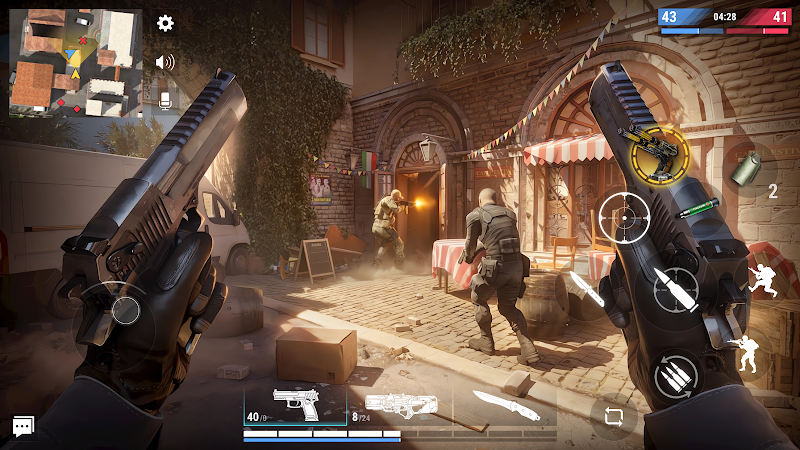The image size is (800, 450).
Task: Aim with the crosshair scope button
Action: 623,216
